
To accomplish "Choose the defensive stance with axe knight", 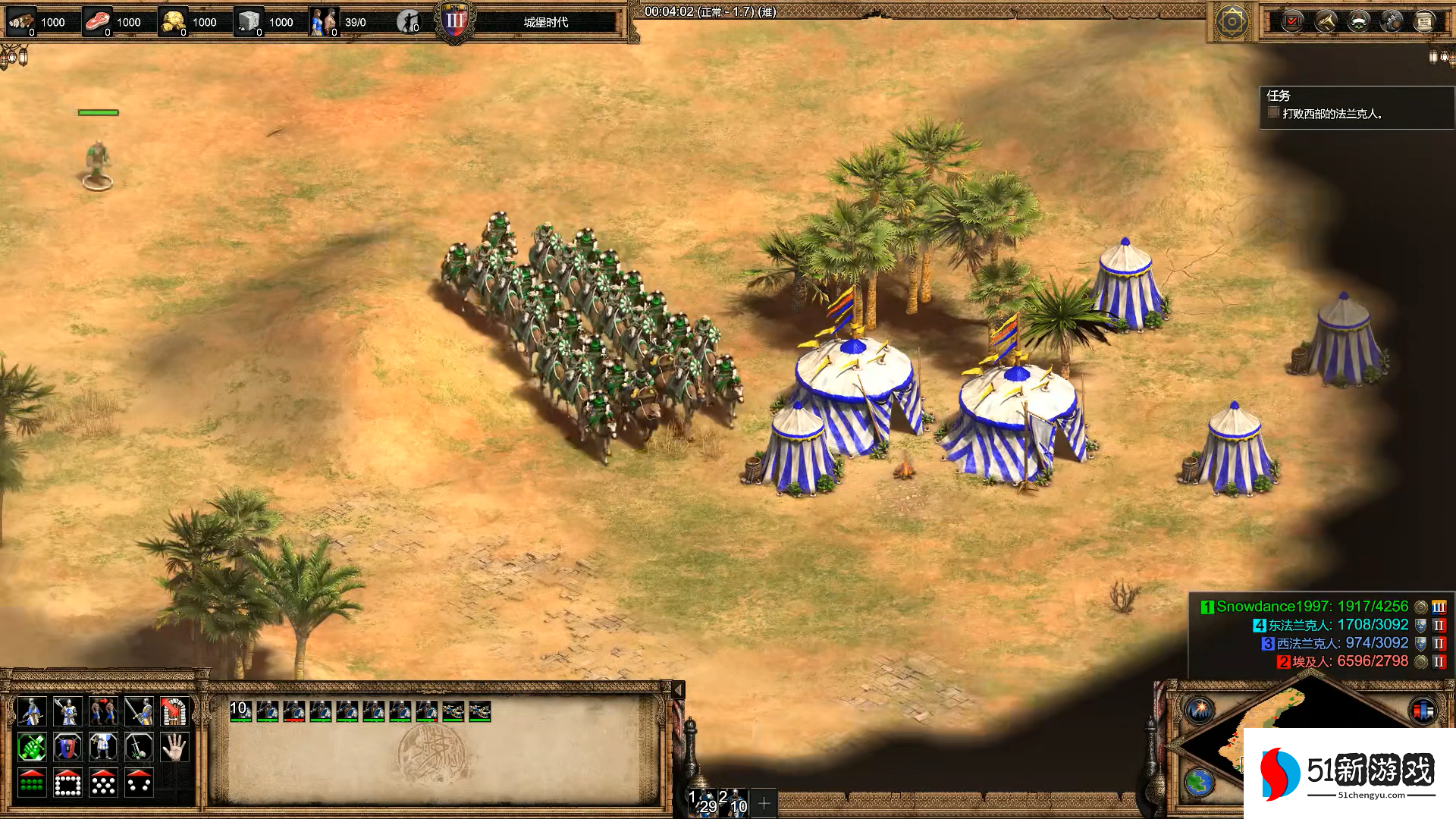I will (67, 711).
